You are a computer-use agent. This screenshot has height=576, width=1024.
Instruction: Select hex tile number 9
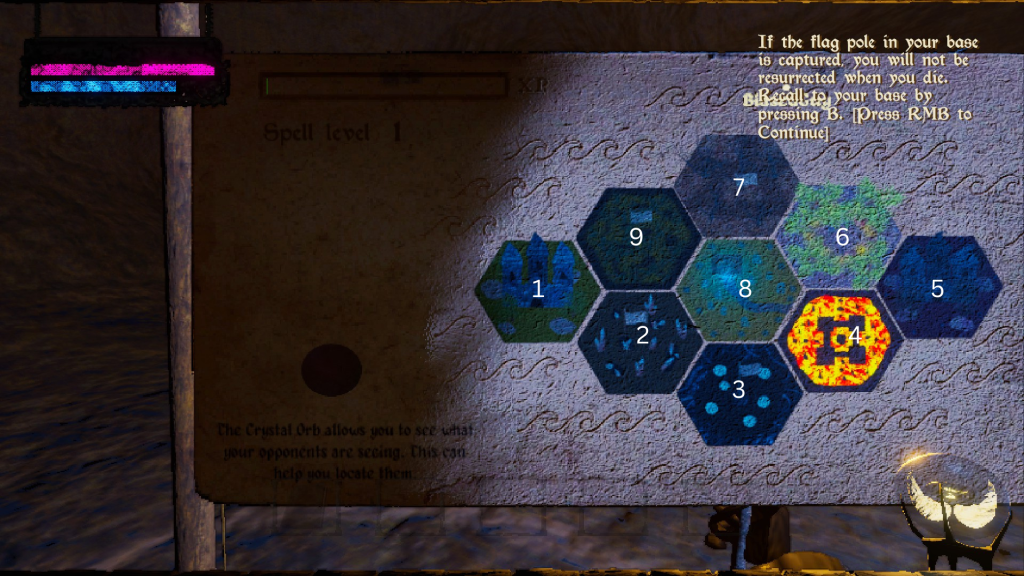(x=637, y=237)
